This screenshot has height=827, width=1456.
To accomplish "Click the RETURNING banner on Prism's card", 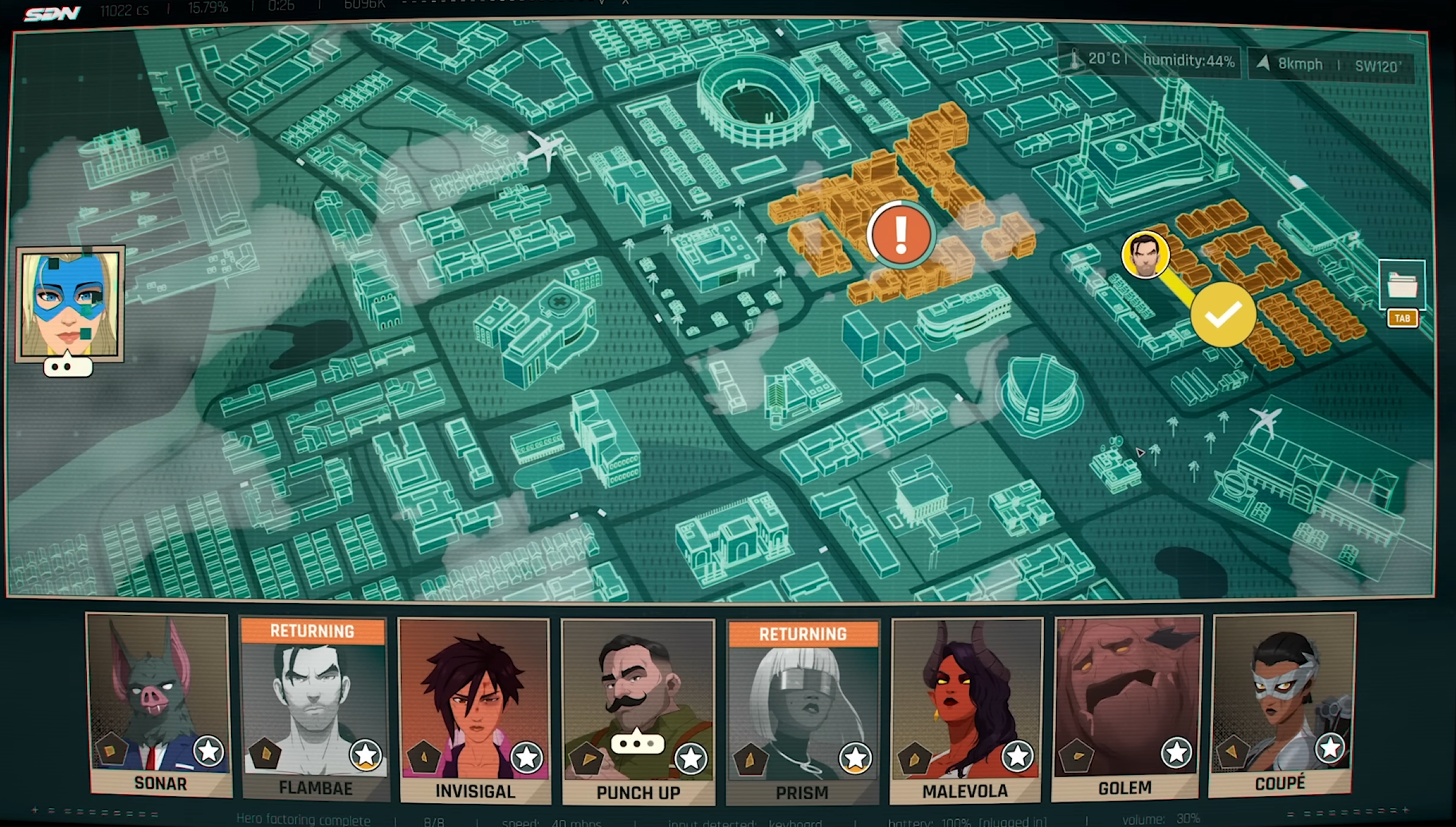I will click(803, 634).
